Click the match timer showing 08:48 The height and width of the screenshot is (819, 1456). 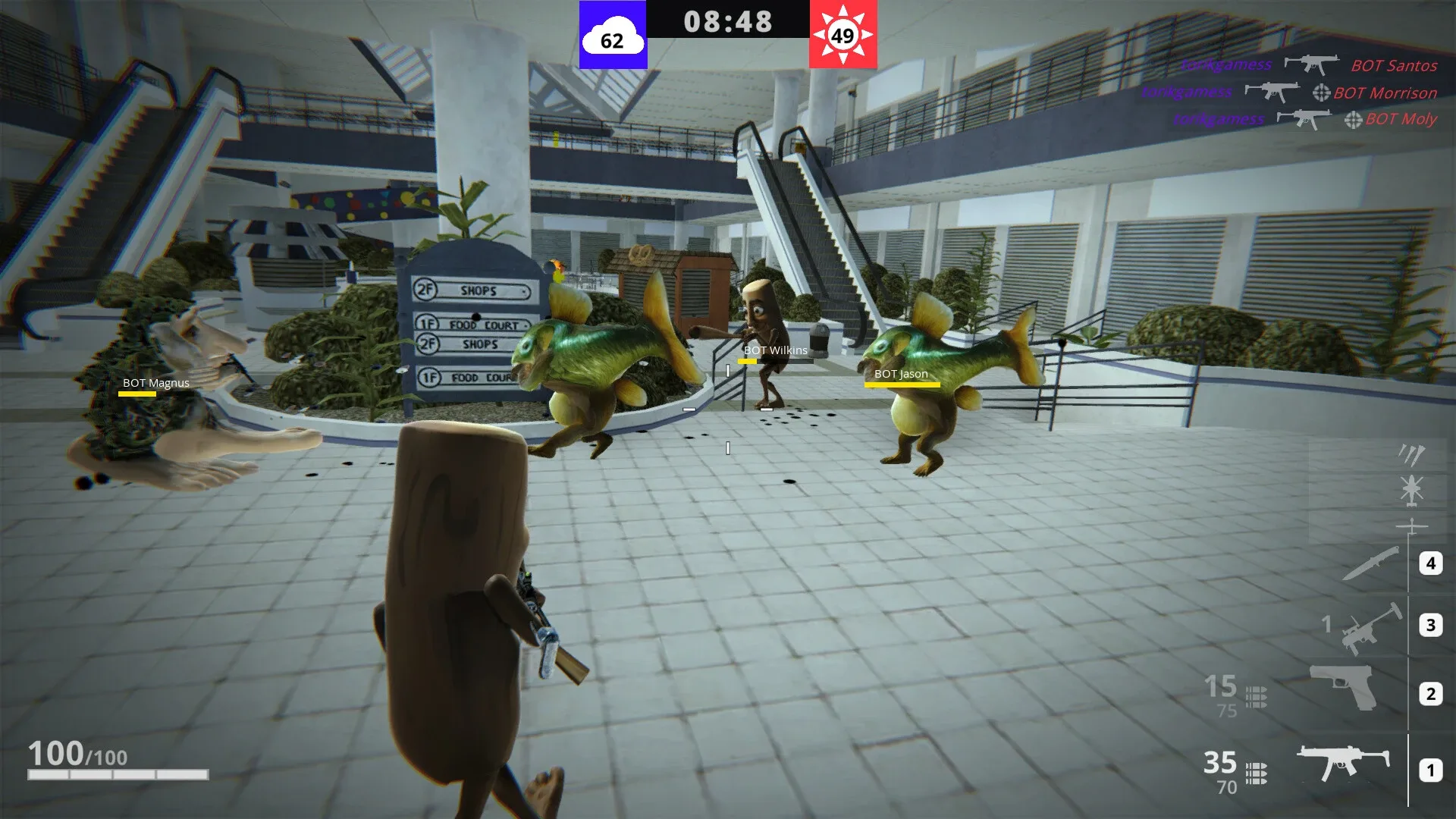click(x=727, y=21)
